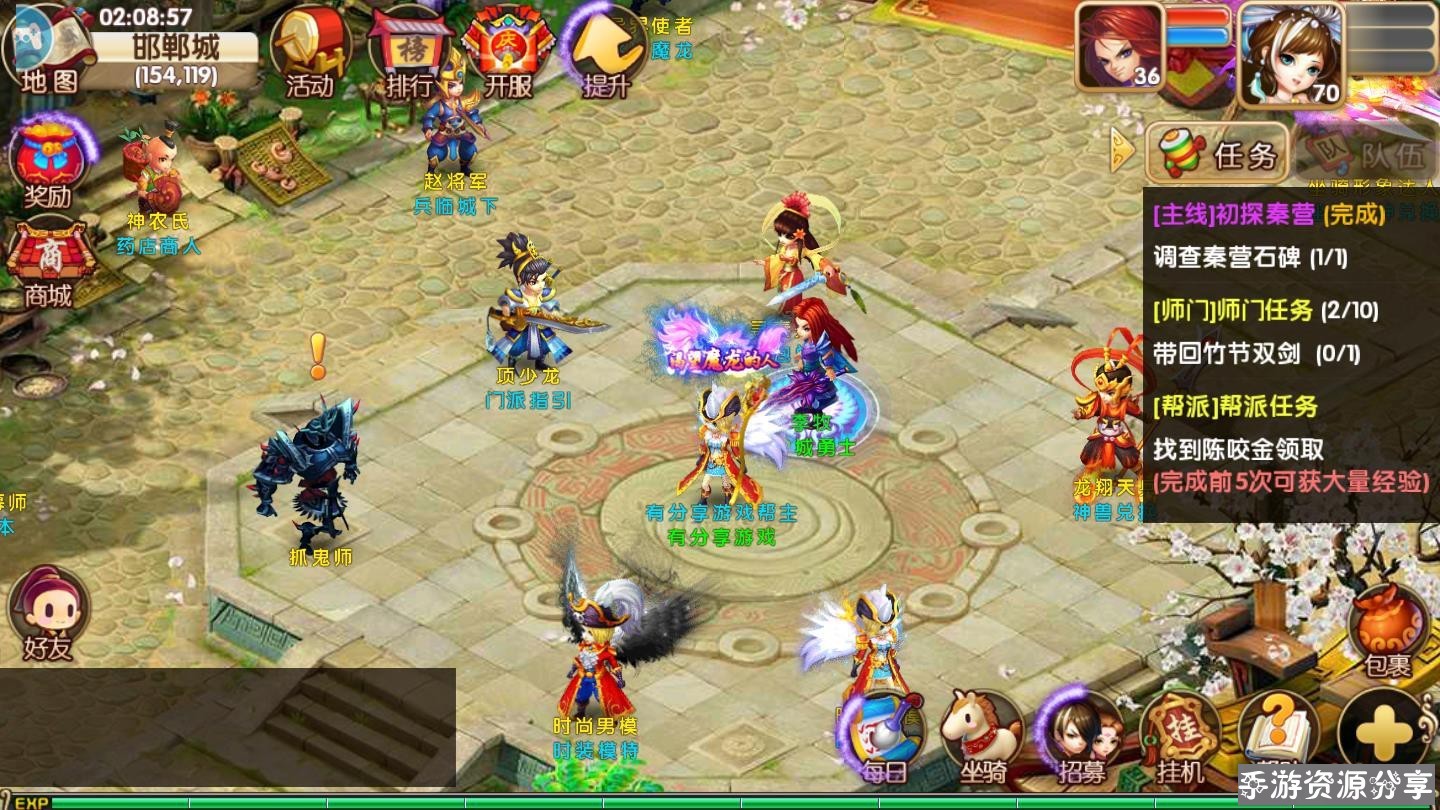Viewport: 1440px width, 810px height.
Task: Open the 开服 server launch event
Action: (x=508, y=52)
